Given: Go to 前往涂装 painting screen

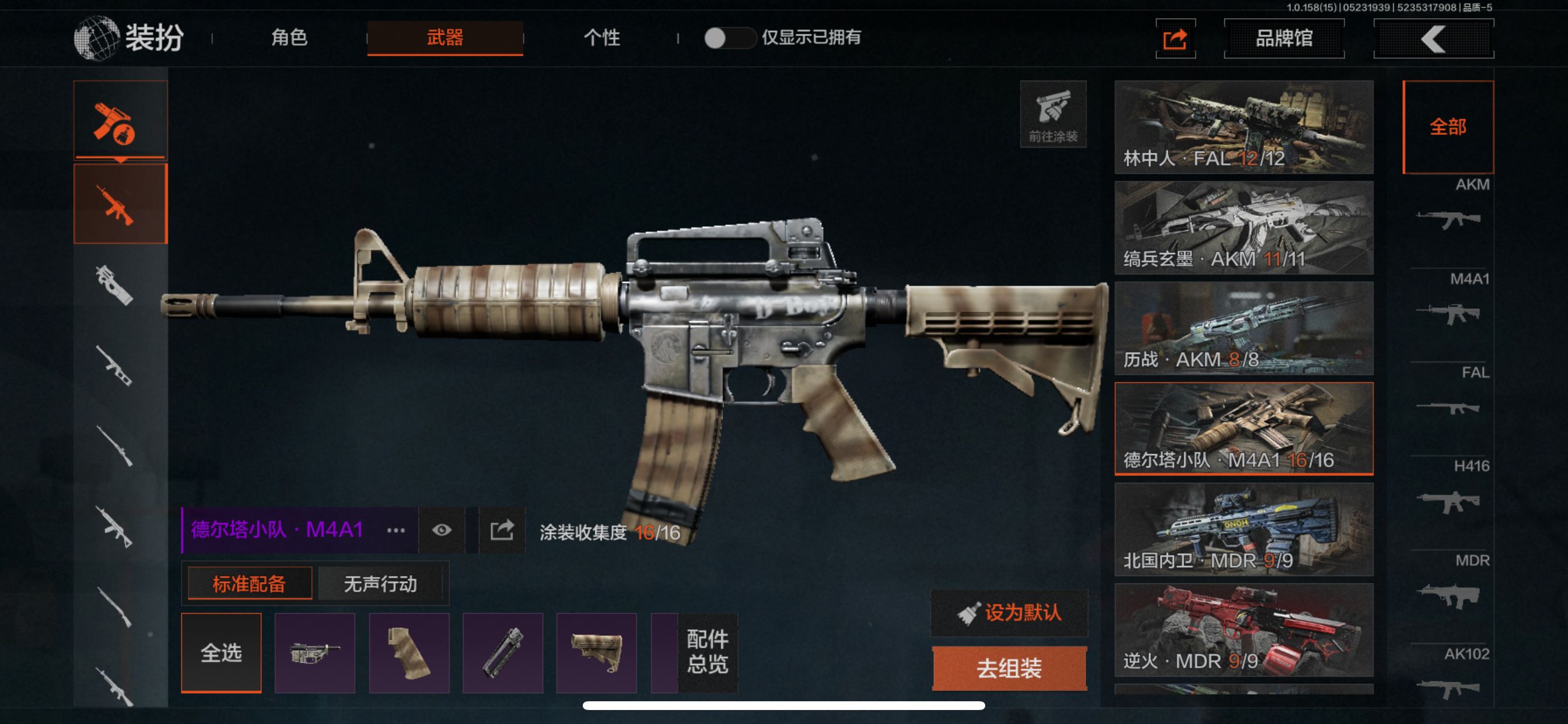Looking at the screenshot, I should click(1053, 114).
